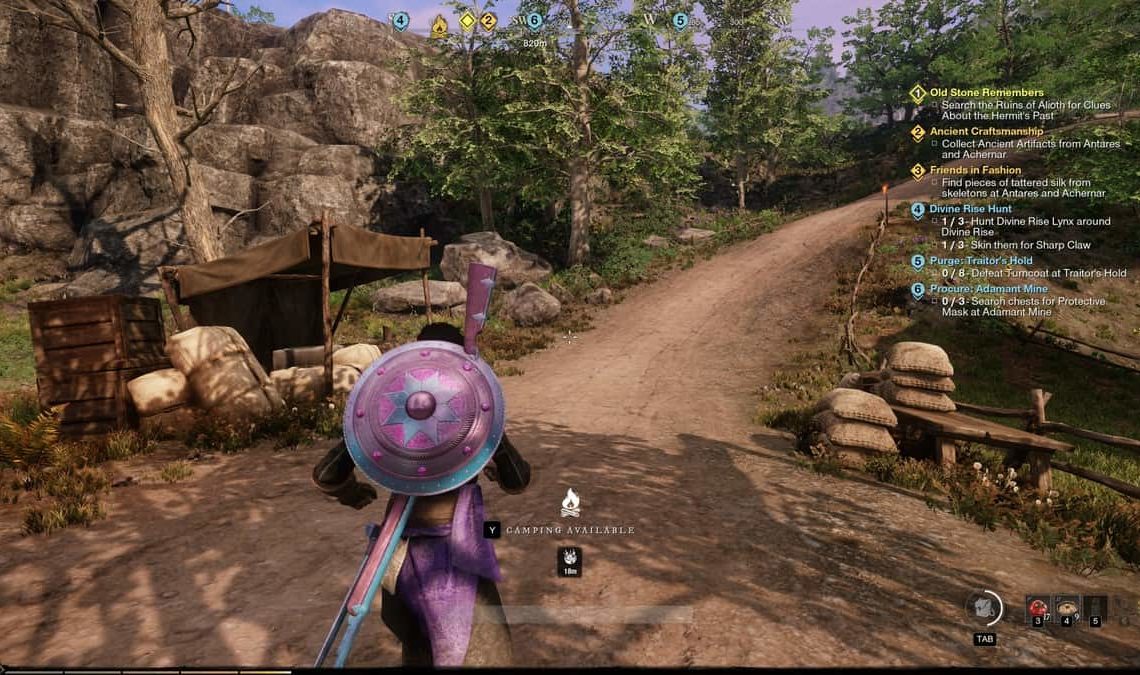Select compass quest marker number 4
Screen dimensions: 1140x675
(400, 21)
